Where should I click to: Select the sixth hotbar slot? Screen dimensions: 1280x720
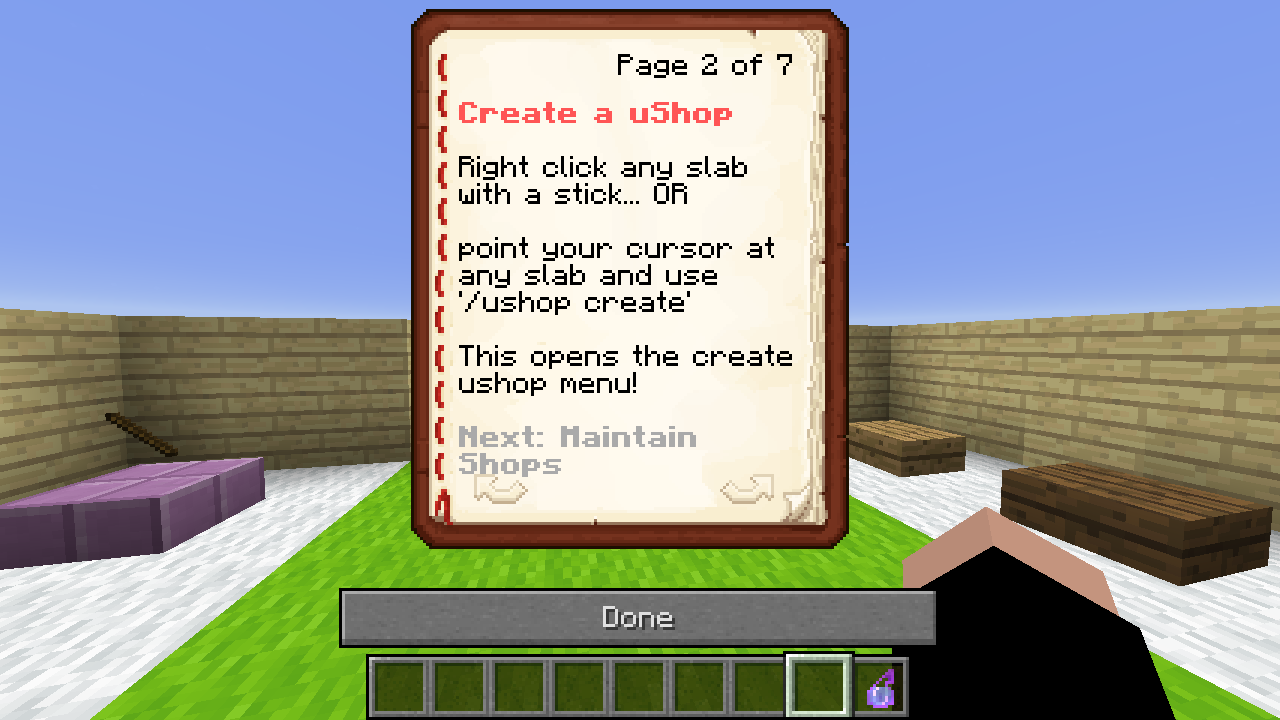tap(700, 688)
